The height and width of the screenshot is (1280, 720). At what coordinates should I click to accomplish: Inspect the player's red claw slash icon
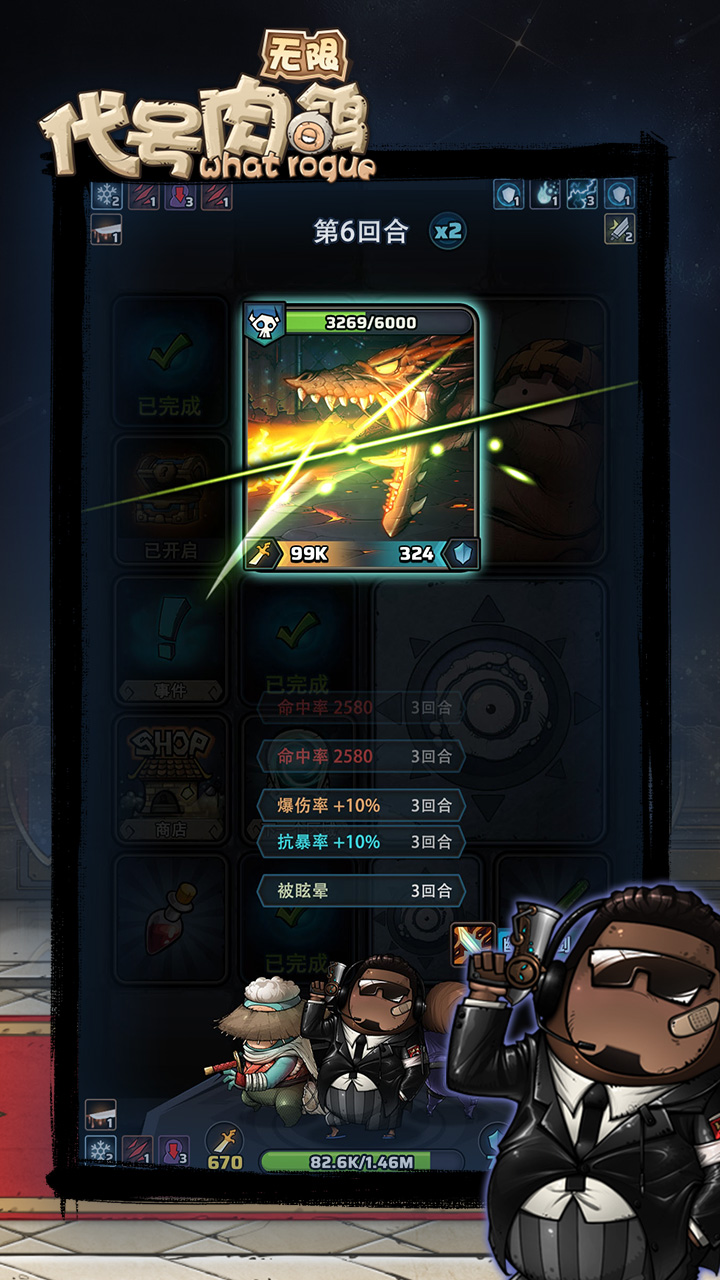[x=137, y=1151]
